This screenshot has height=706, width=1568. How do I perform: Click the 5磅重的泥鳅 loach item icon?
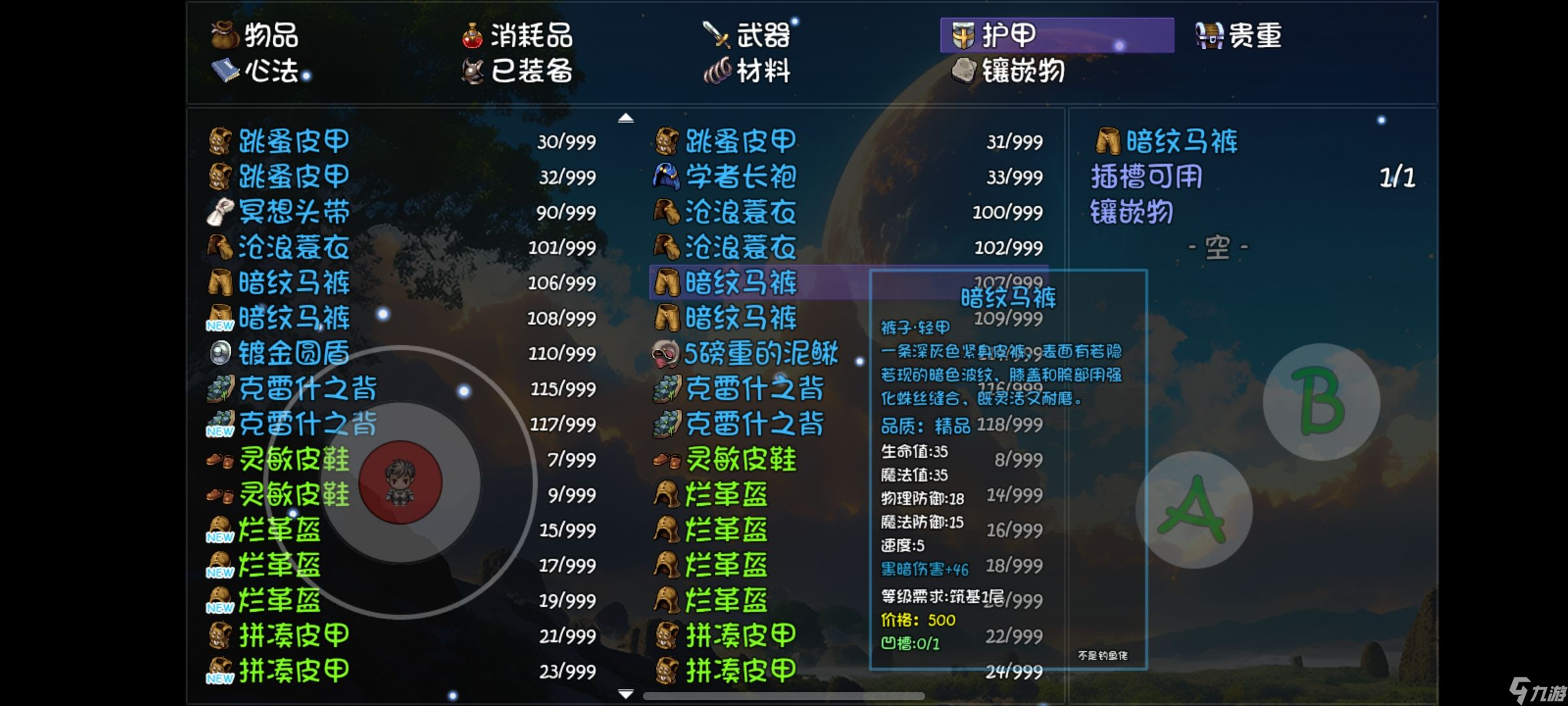665,353
